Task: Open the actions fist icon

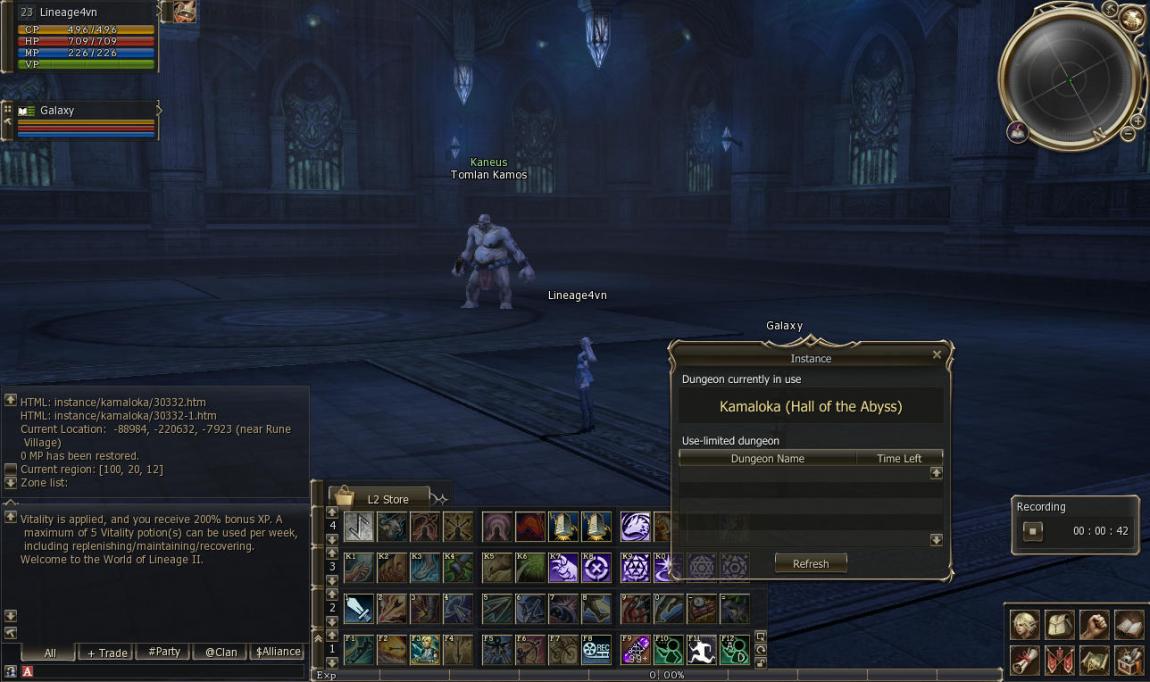Action: (1094, 626)
